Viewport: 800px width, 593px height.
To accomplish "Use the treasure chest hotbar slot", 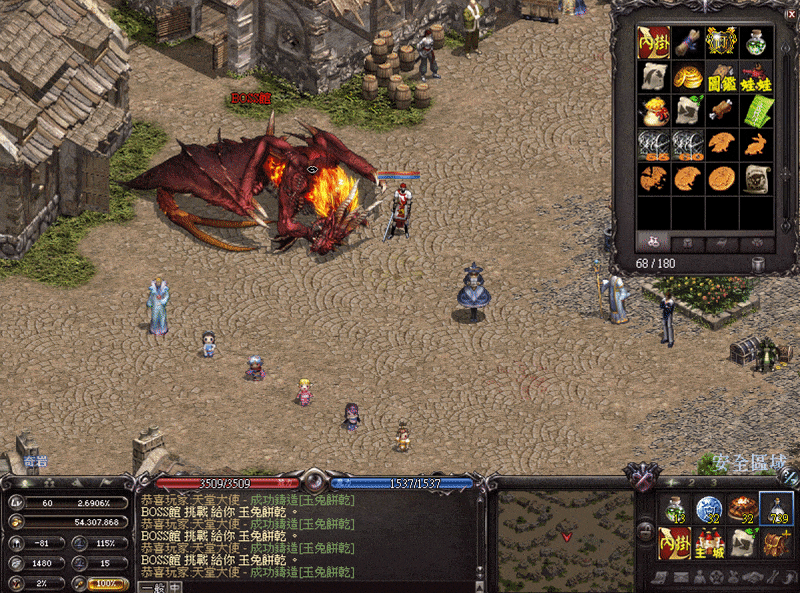I will pos(776,543).
